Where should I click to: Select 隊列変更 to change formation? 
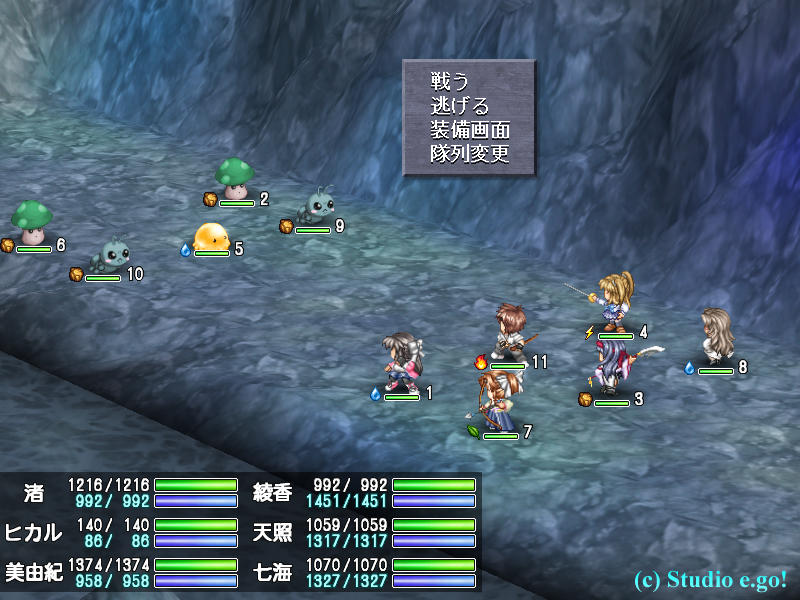coord(470,154)
